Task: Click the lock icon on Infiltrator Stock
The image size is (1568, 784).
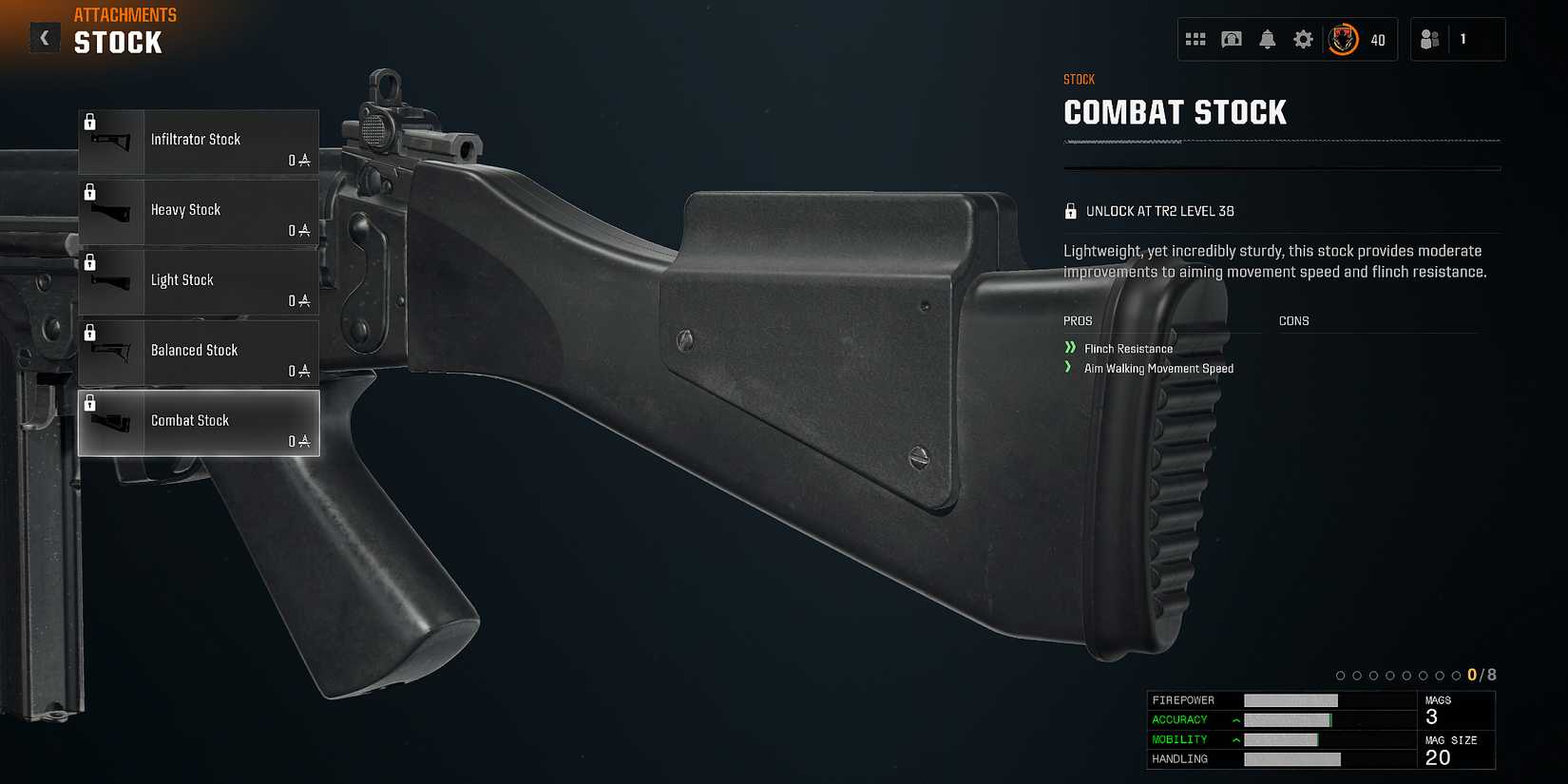Action: (91, 120)
